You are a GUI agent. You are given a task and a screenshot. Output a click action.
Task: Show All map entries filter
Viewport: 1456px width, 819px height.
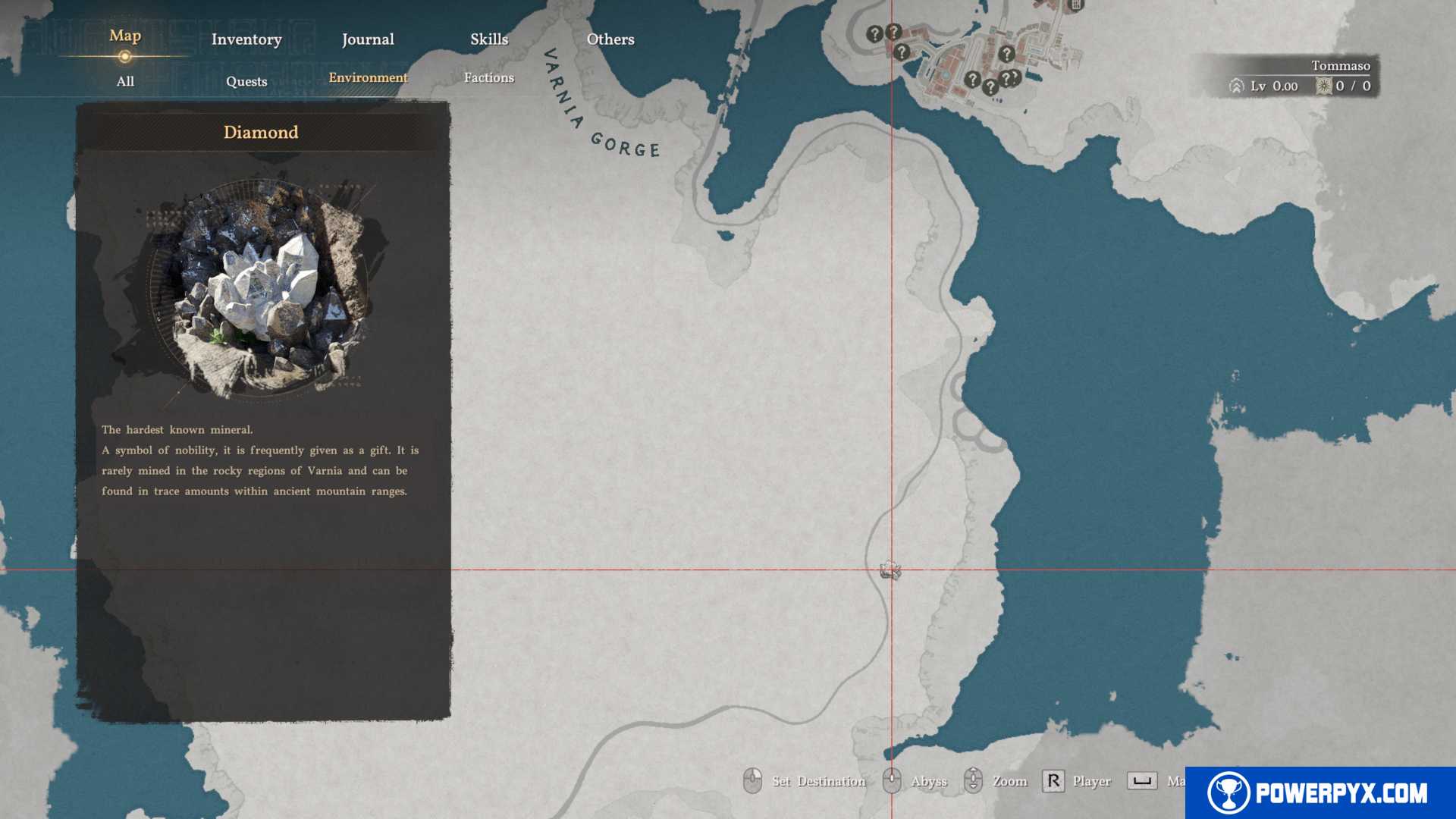coord(125,81)
